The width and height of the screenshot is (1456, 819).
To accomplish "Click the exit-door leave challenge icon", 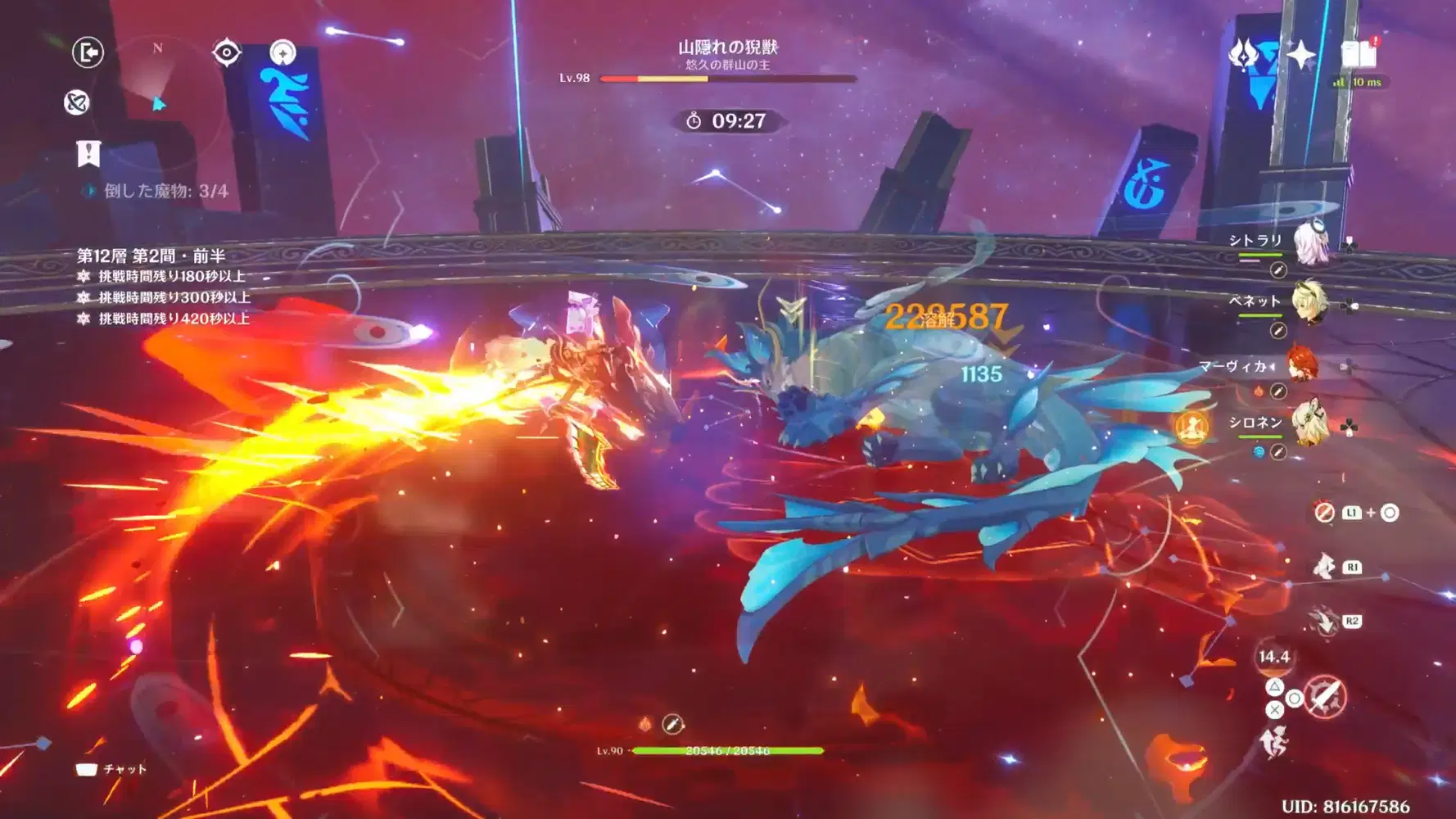I will pos(88,52).
